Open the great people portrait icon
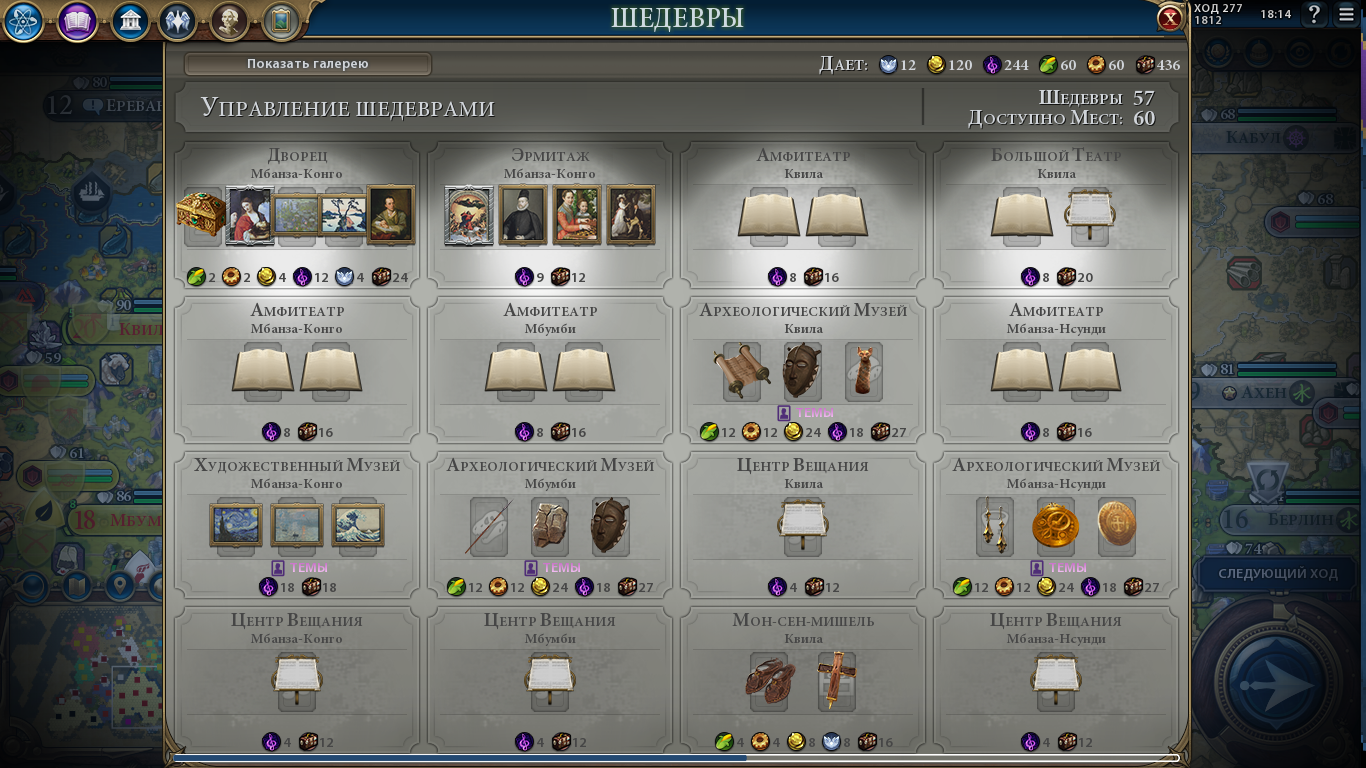This screenshot has width=1366, height=768. click(229, 21)
